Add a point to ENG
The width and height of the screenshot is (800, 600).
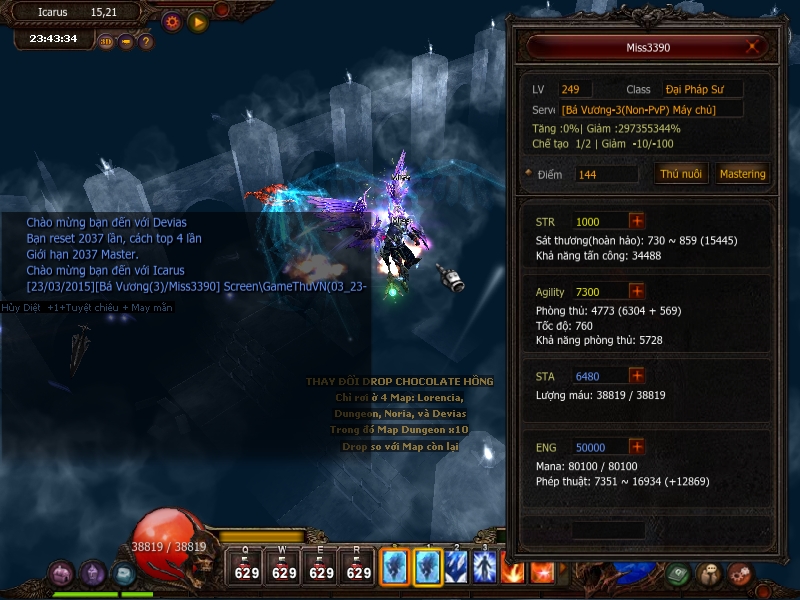[637, 446]
